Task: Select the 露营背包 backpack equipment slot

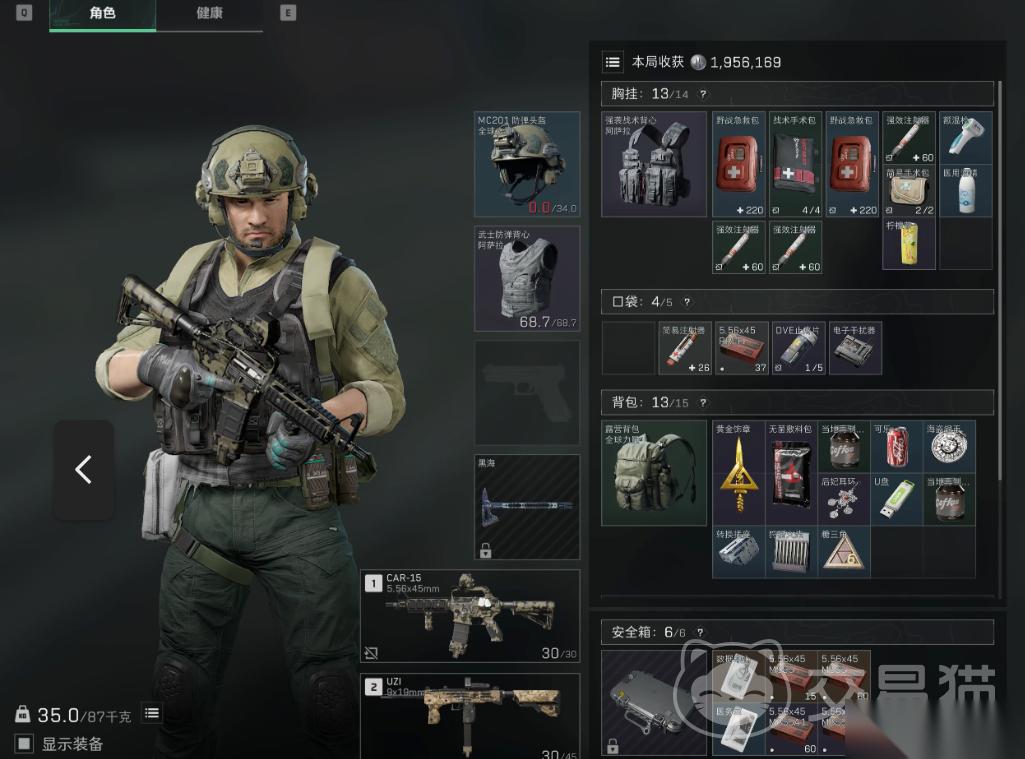Action: point(654,473)
